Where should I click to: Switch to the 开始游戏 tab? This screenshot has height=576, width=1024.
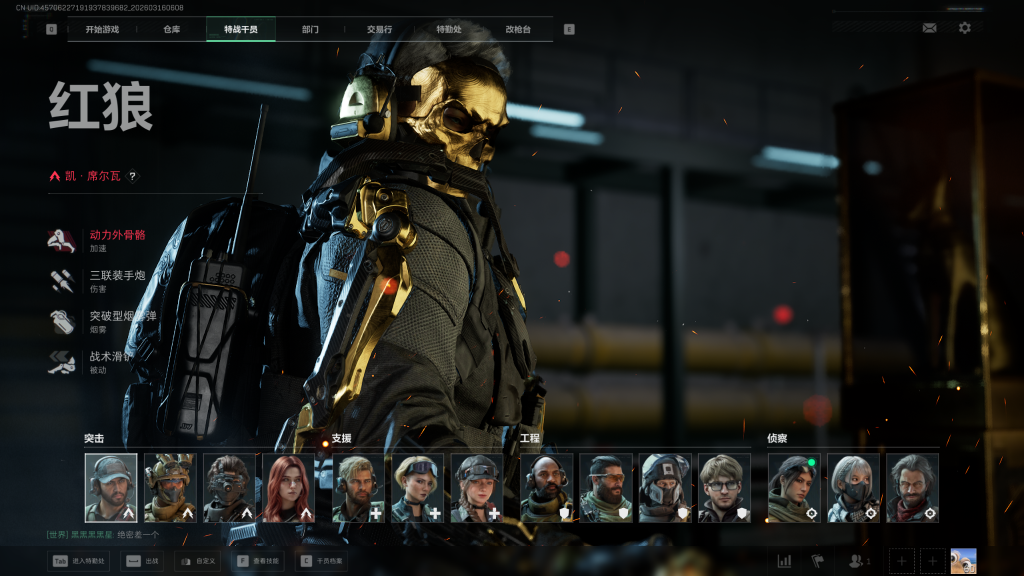pos(102,29)
